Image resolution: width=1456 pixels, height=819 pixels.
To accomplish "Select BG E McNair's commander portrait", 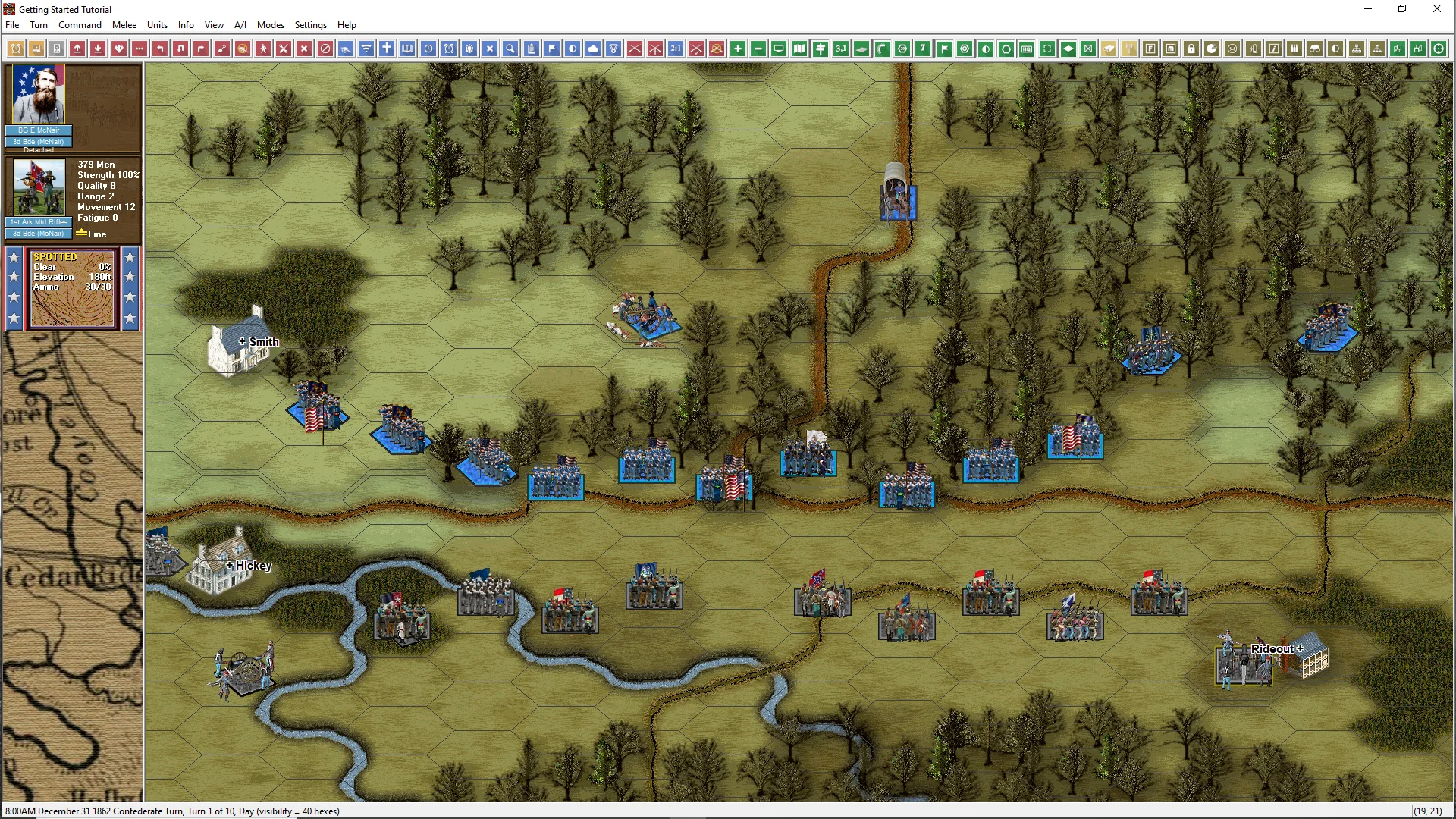I will [39, 95].
